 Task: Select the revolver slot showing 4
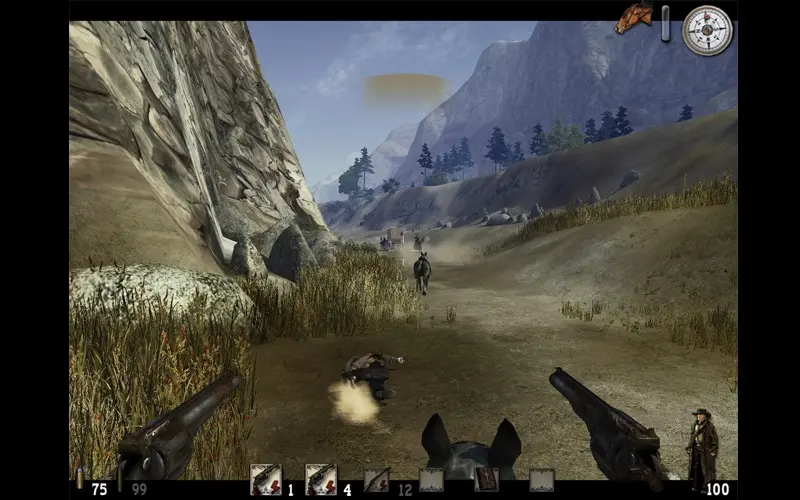pyautogui.click(x=320, y=480)
